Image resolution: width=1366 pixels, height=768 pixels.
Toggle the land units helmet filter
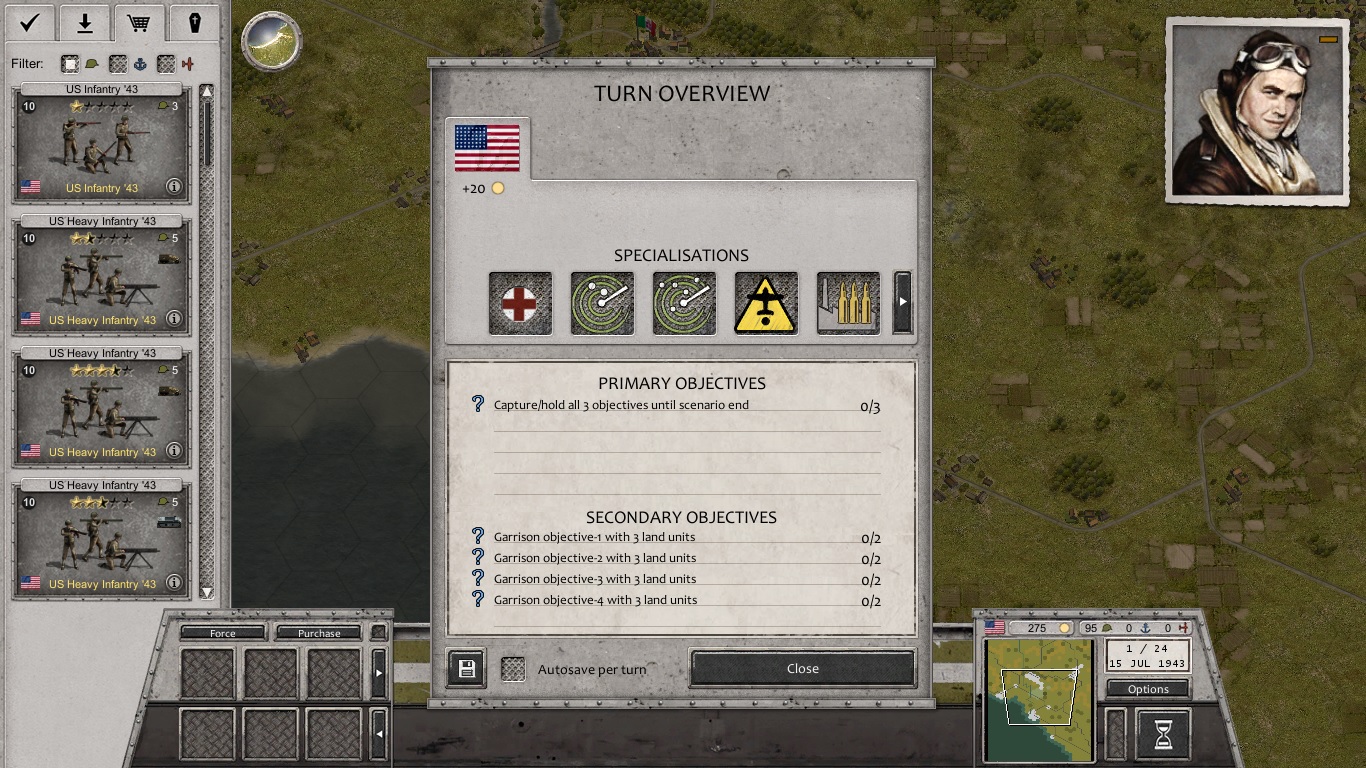tap(70, 64)
